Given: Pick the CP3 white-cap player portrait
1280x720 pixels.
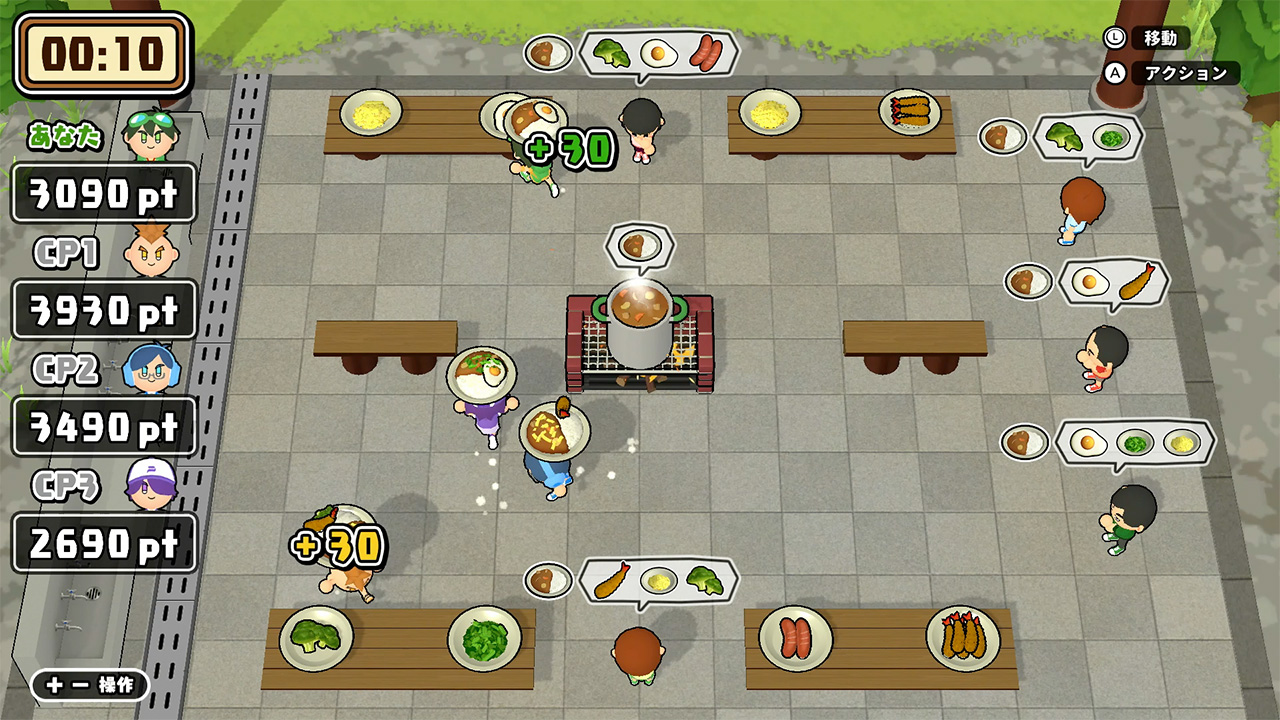Looking at the screenshot, I should click(151, 485).
